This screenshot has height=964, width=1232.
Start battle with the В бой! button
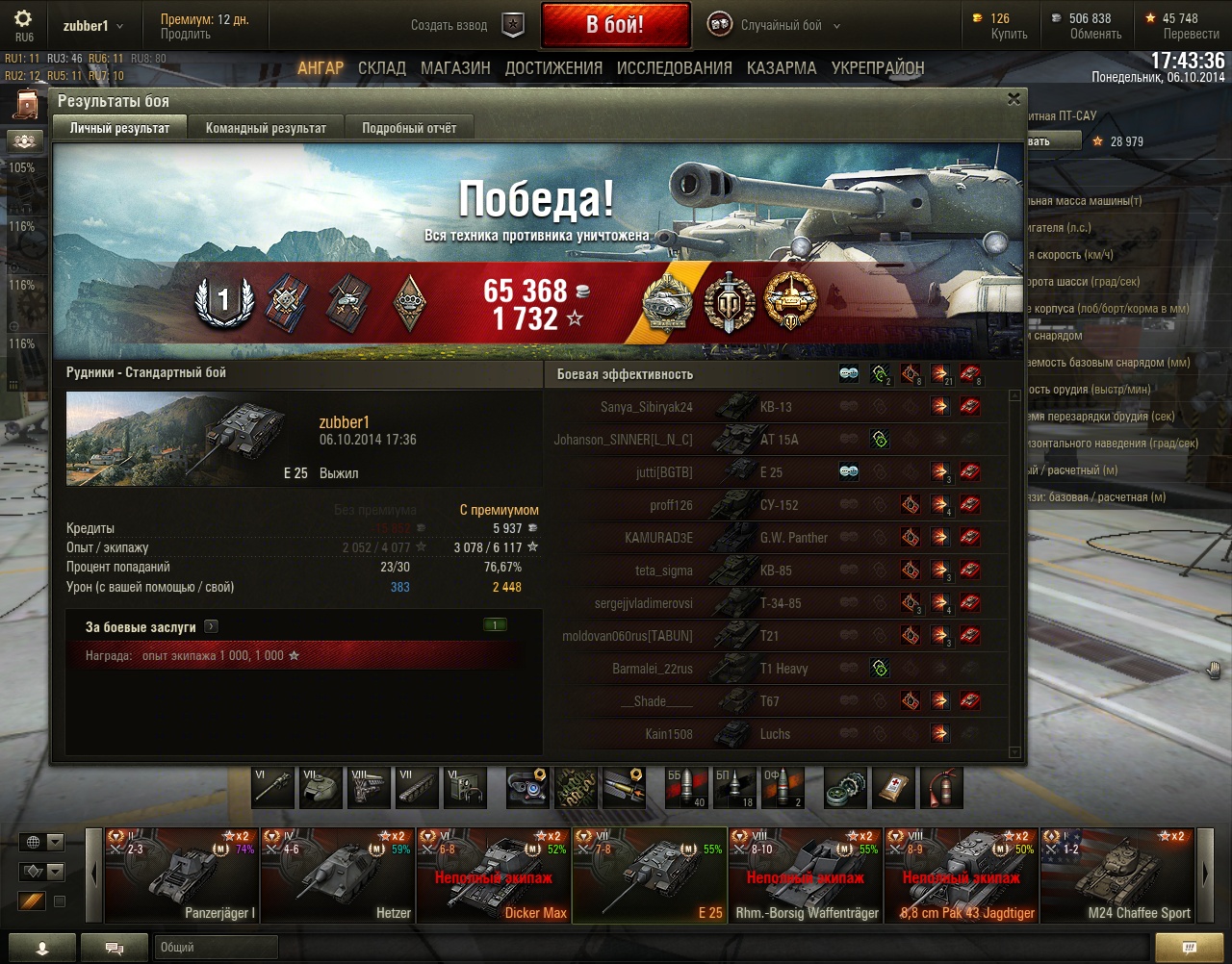point(615,25)
